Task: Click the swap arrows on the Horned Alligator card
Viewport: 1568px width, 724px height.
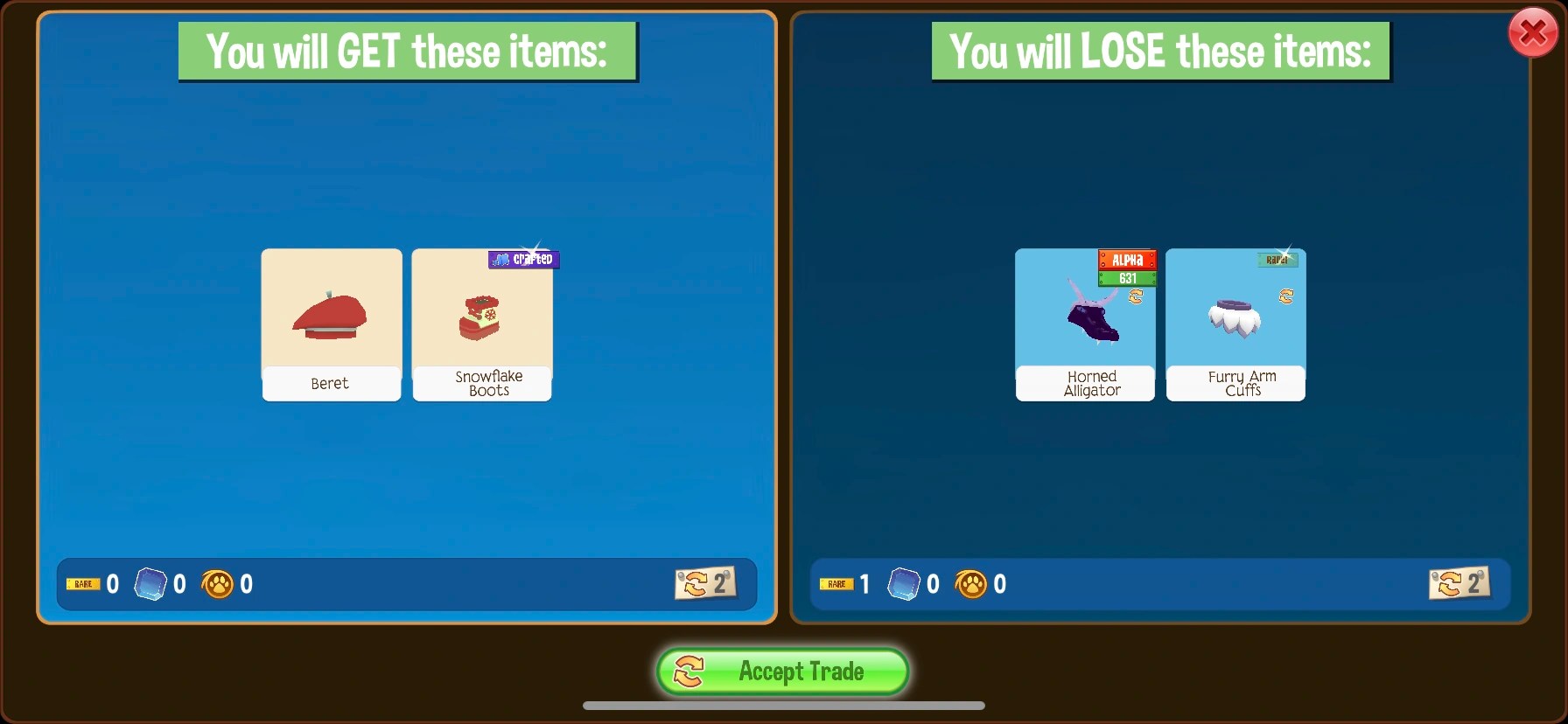Action: [1136, 296]
